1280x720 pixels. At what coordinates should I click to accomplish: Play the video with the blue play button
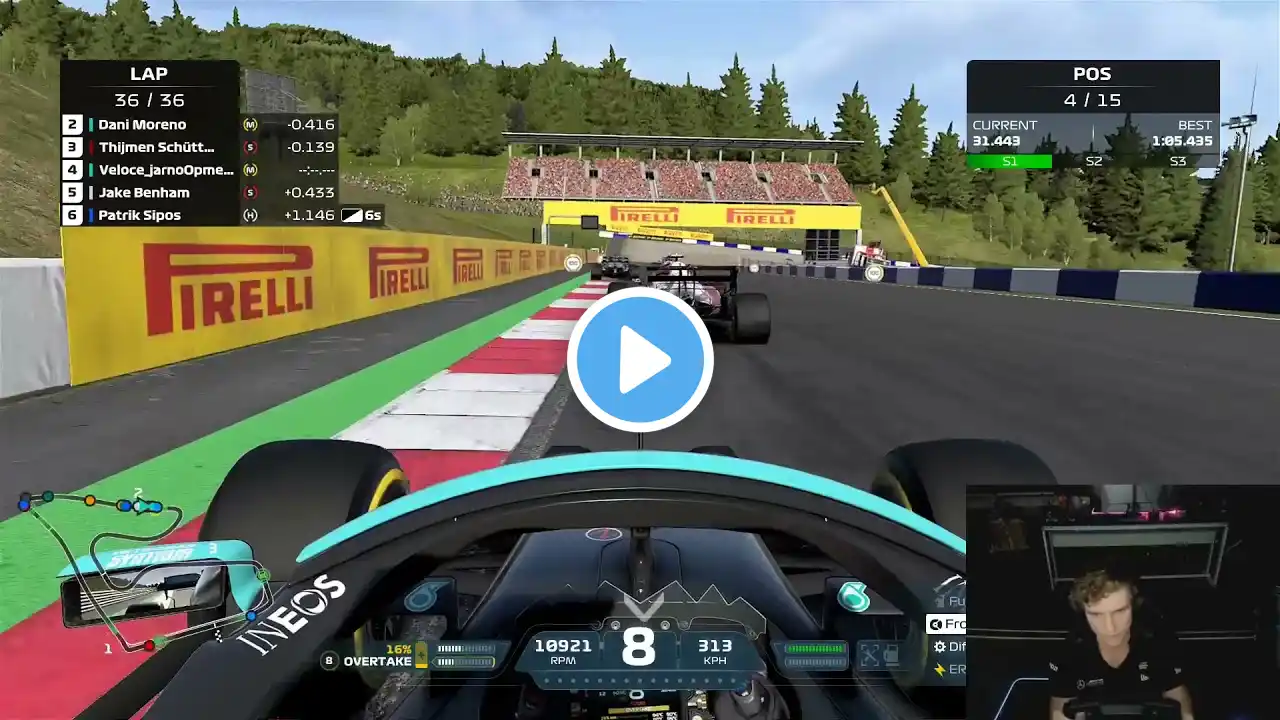point(640,360)
